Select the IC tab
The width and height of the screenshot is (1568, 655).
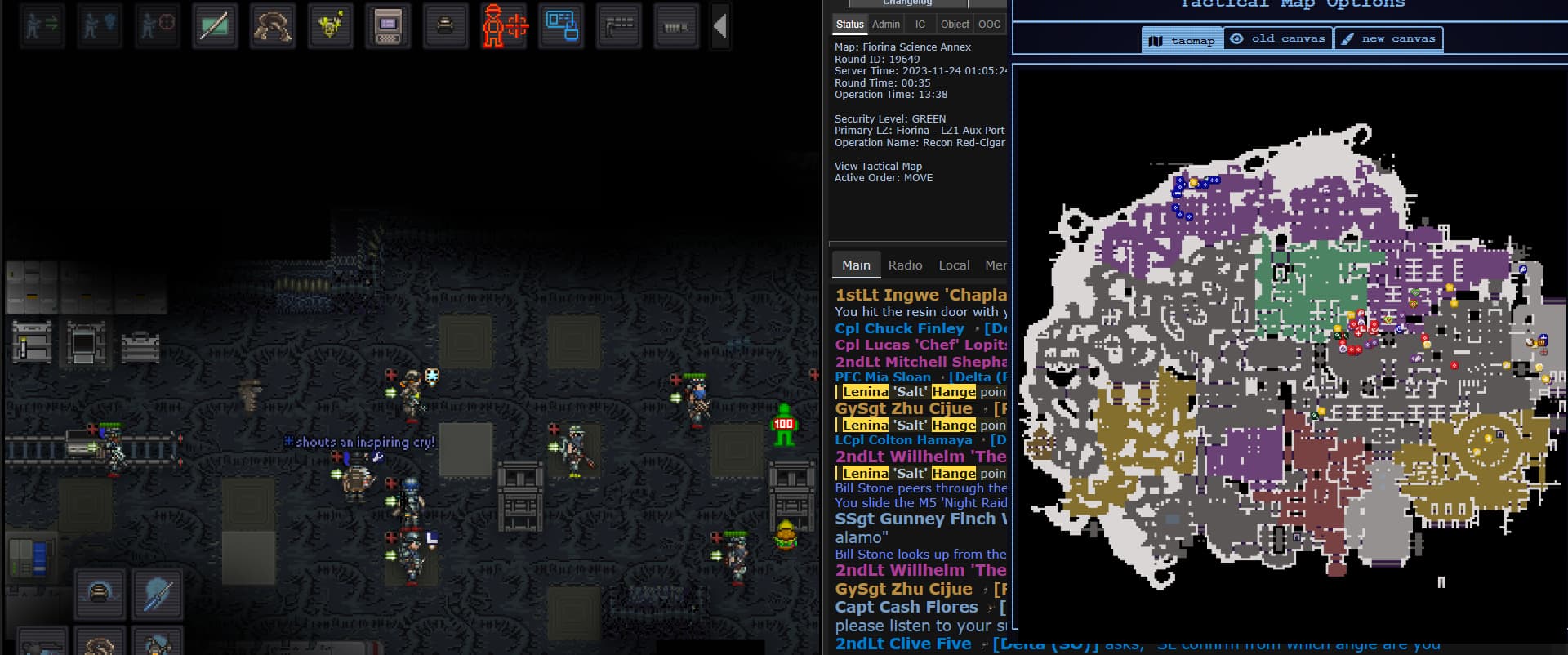pyautogui.click(x=920, y=25)
